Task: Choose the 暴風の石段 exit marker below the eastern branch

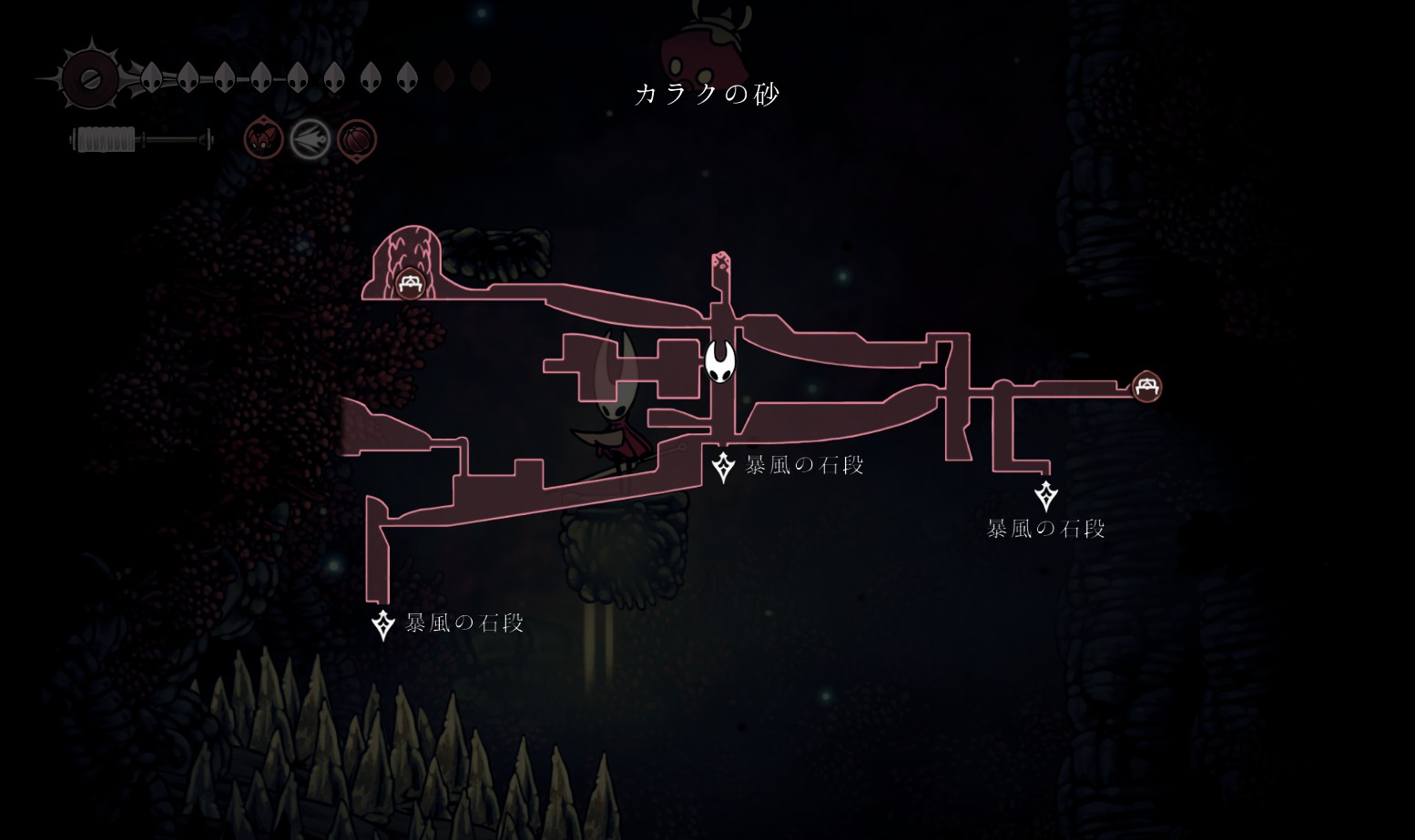Action: click(1046, 496)
